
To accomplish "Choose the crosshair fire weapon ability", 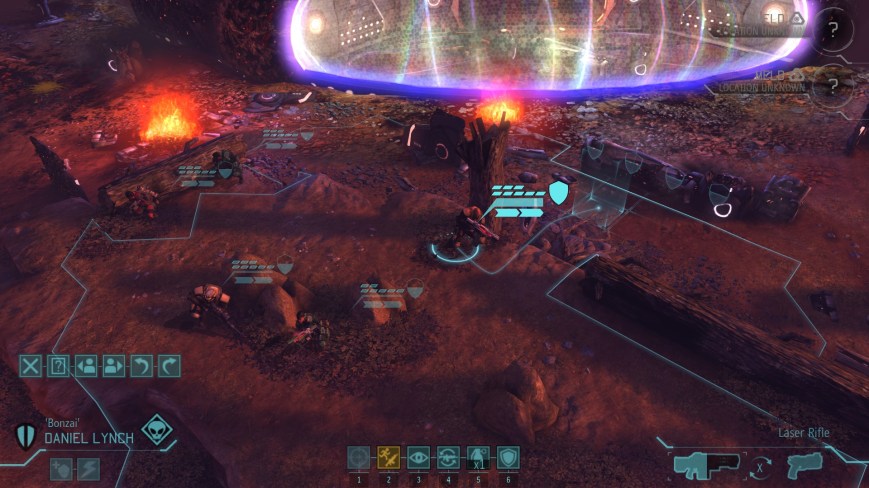I will tap(358, 457).
